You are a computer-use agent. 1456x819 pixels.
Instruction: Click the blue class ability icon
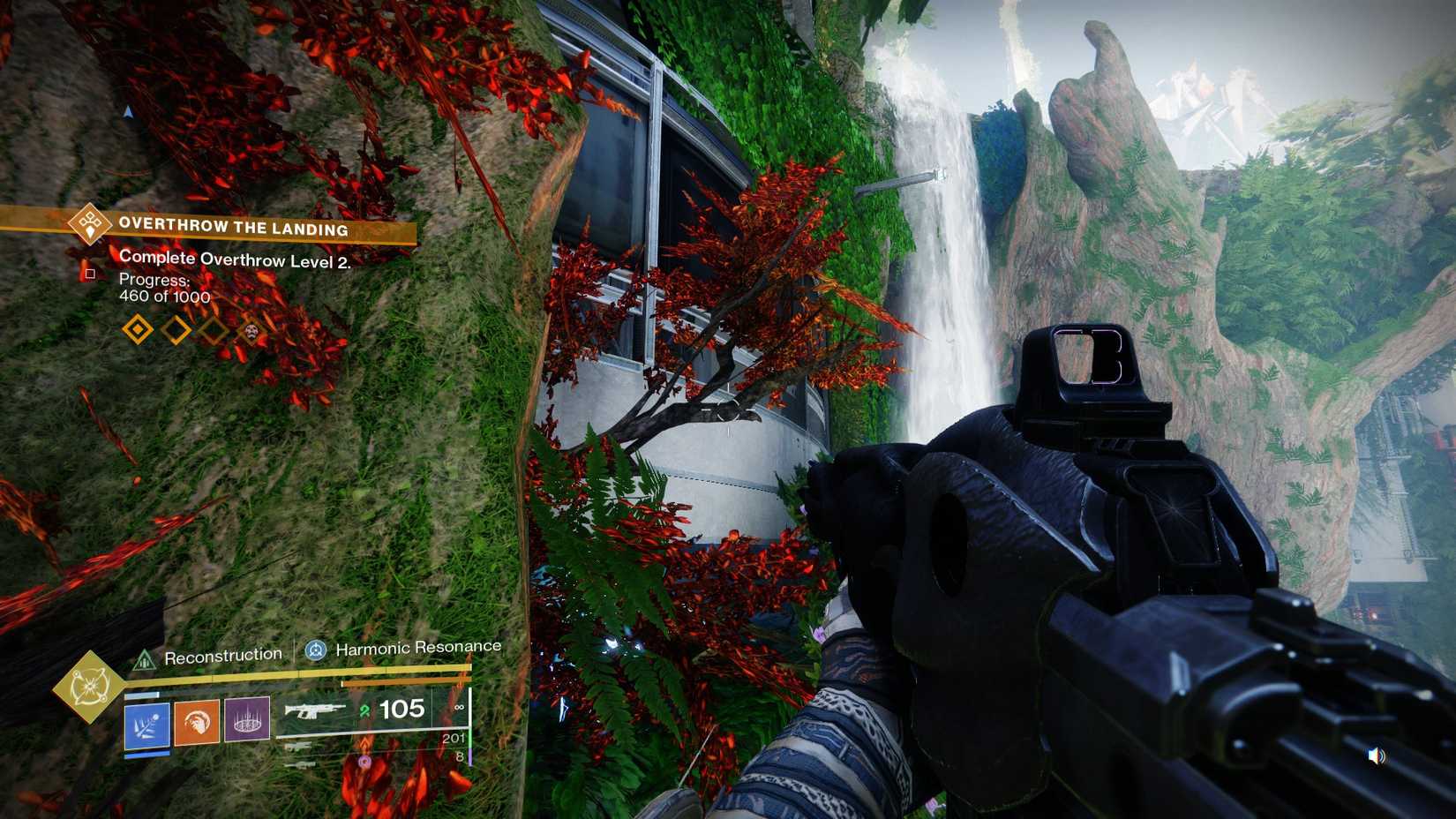coord(146,724)
